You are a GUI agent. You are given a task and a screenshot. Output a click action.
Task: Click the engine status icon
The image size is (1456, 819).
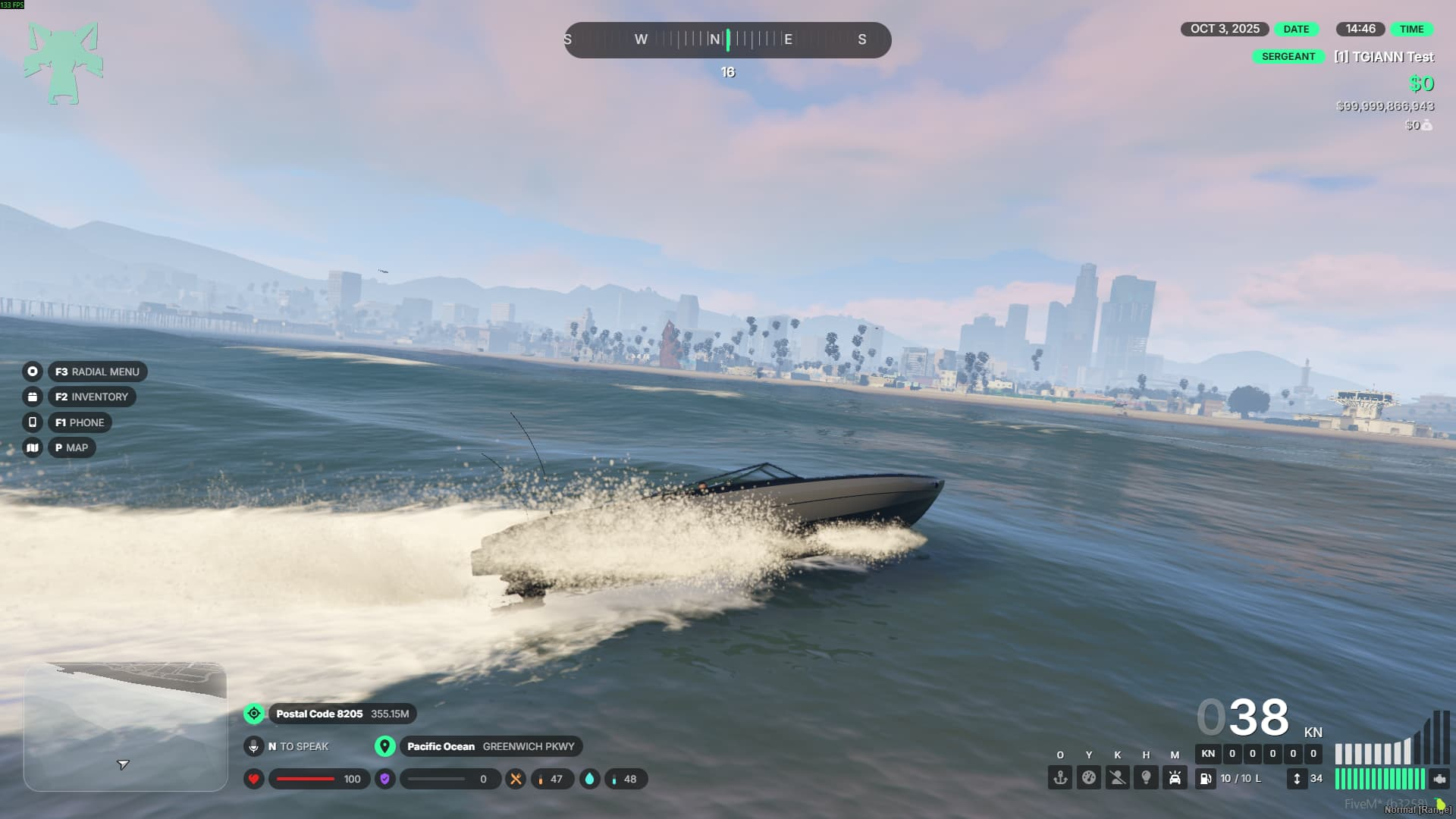[1439, 779]
